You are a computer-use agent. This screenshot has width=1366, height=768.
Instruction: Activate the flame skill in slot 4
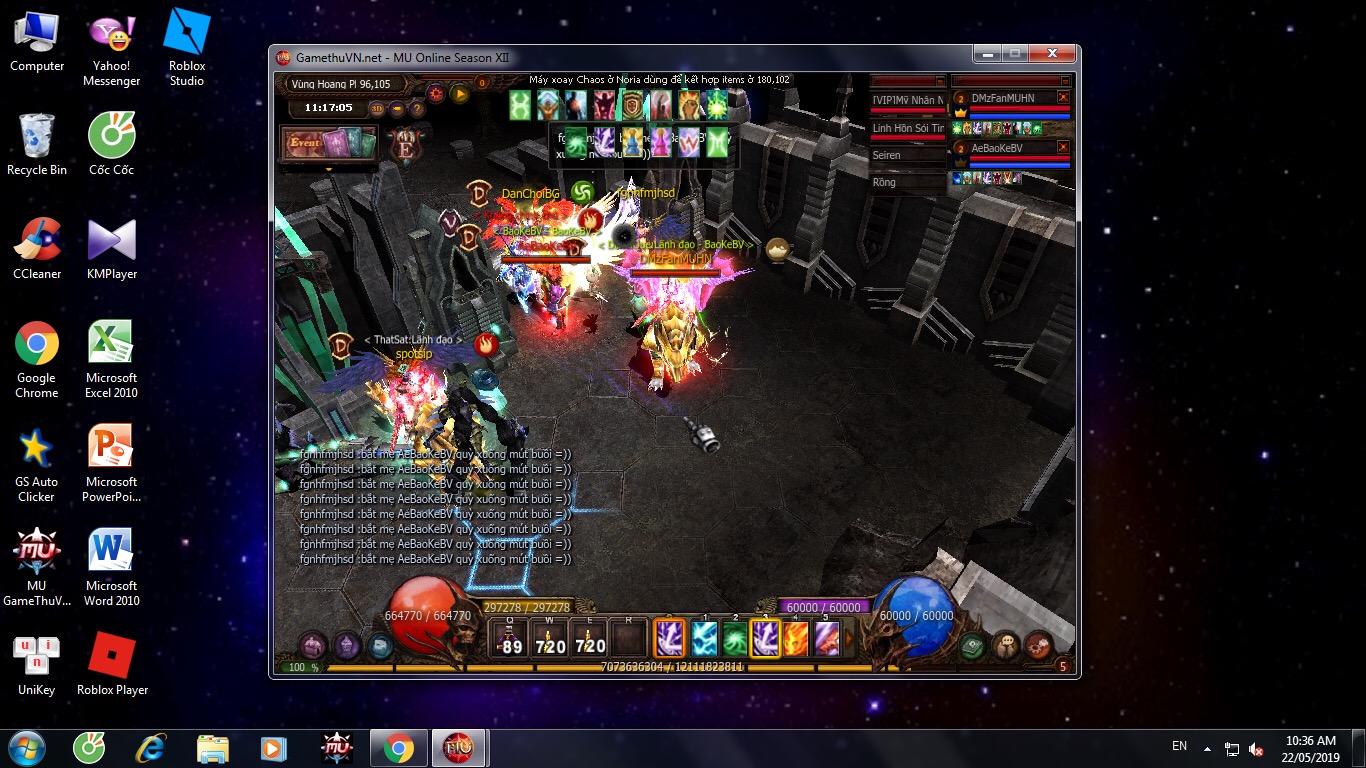pyautogui.click(x=796, y=639)
